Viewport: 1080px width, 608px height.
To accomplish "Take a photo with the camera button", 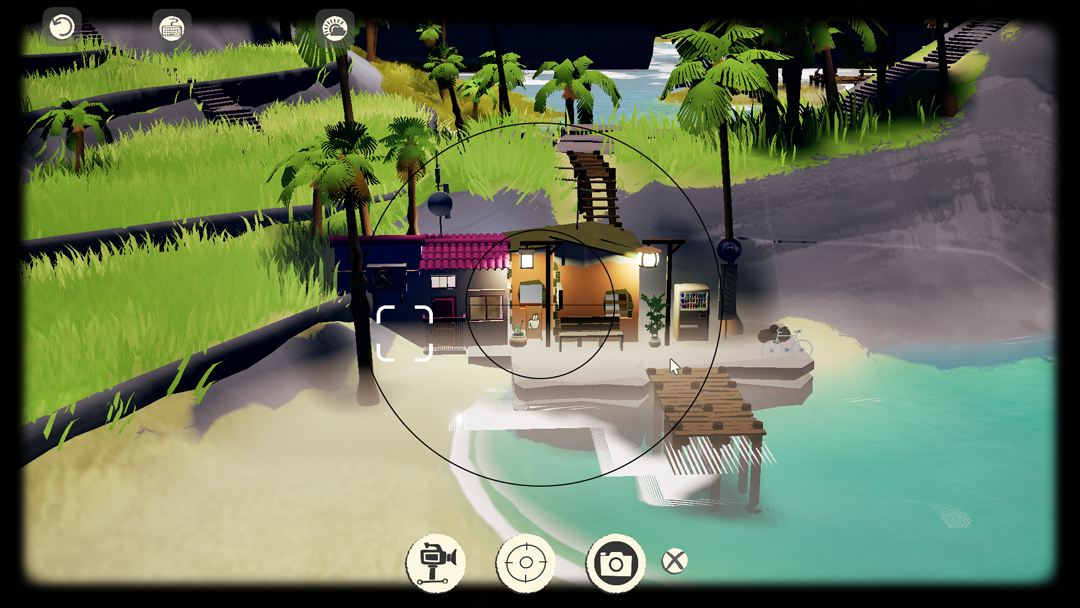I will [615, 563].
